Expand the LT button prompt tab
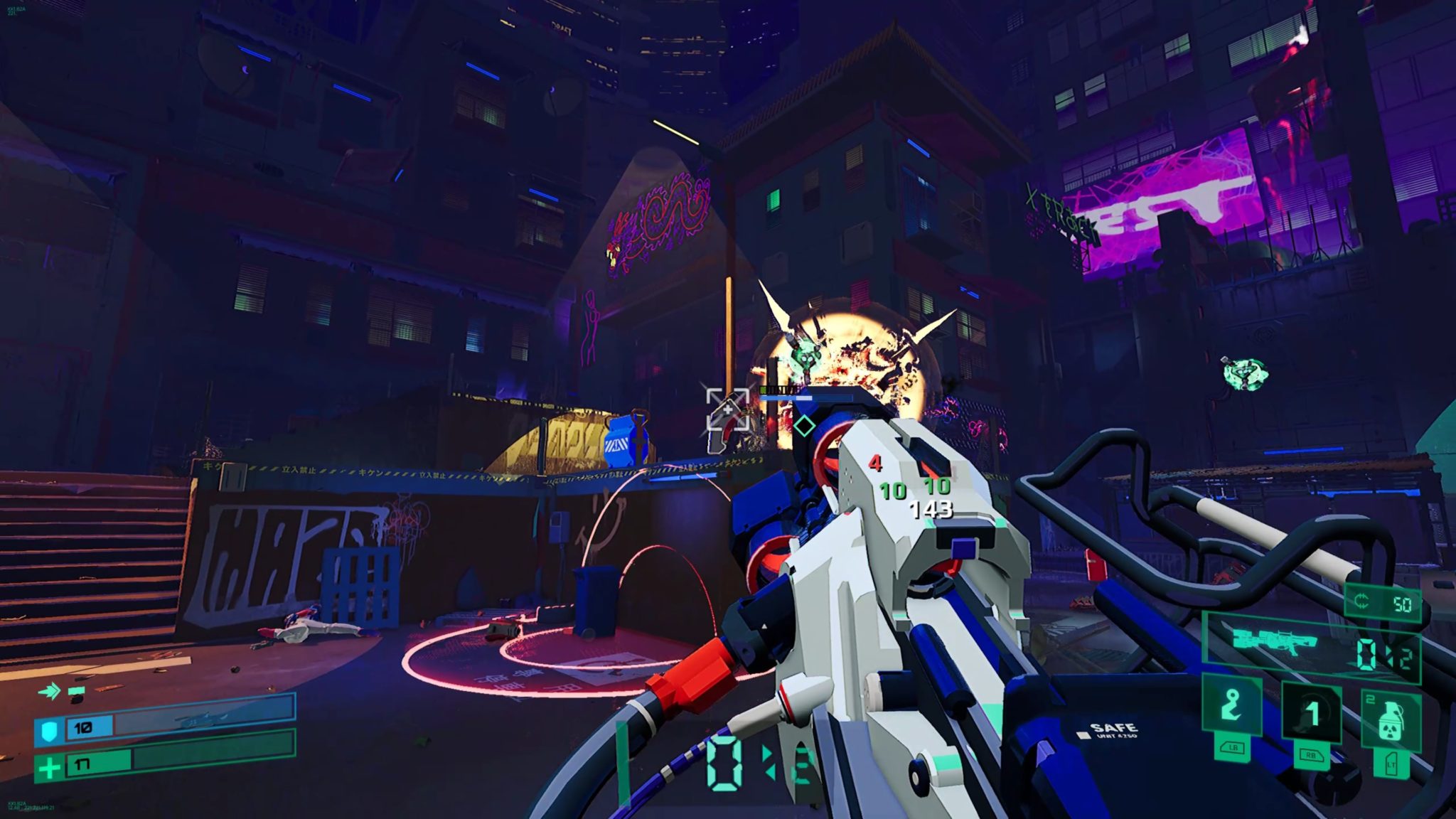1456x819 pixels. tap(1390, 764)
